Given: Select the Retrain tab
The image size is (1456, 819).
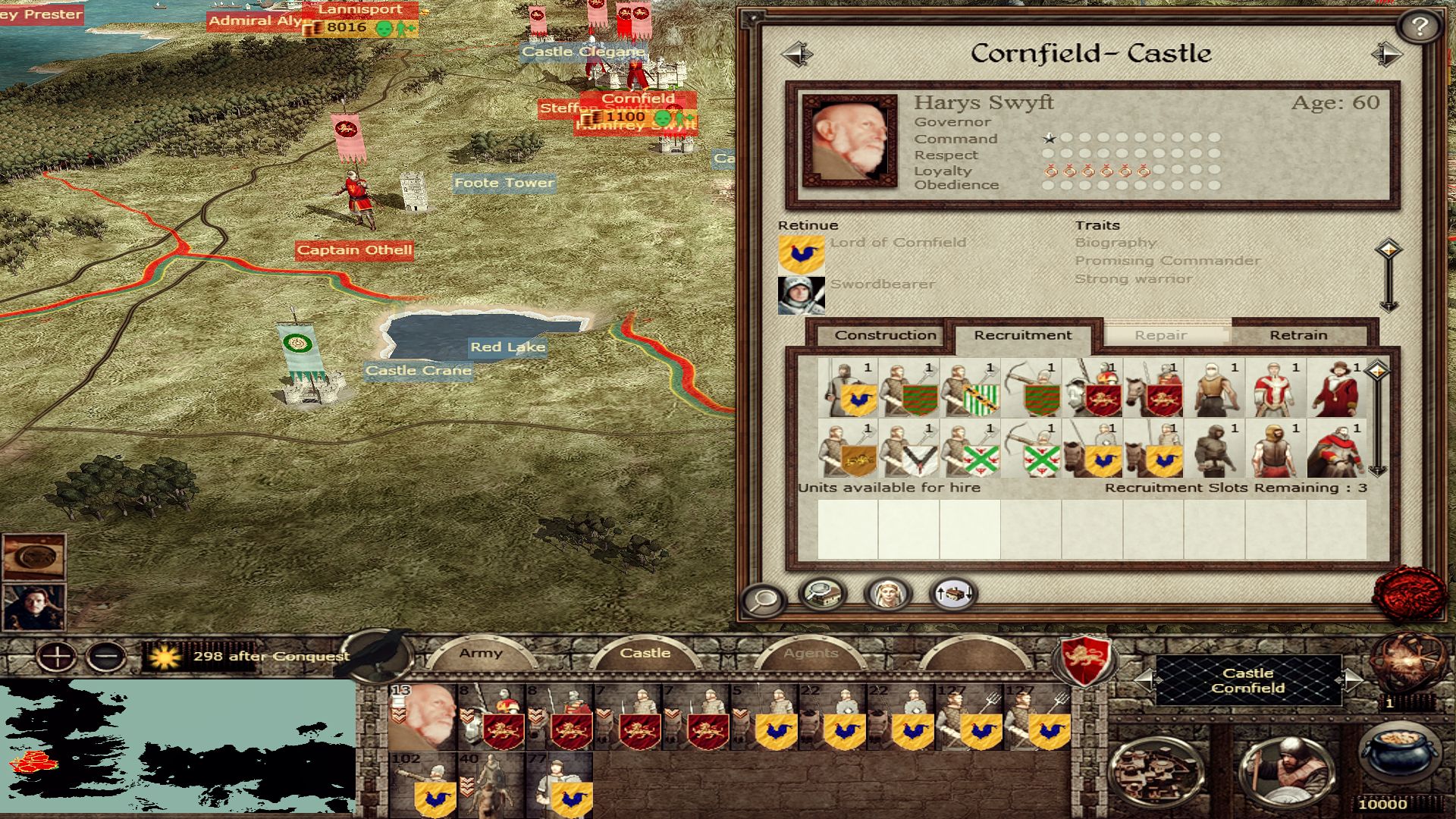Looking at the screenshot, I should click(1298, 335).
